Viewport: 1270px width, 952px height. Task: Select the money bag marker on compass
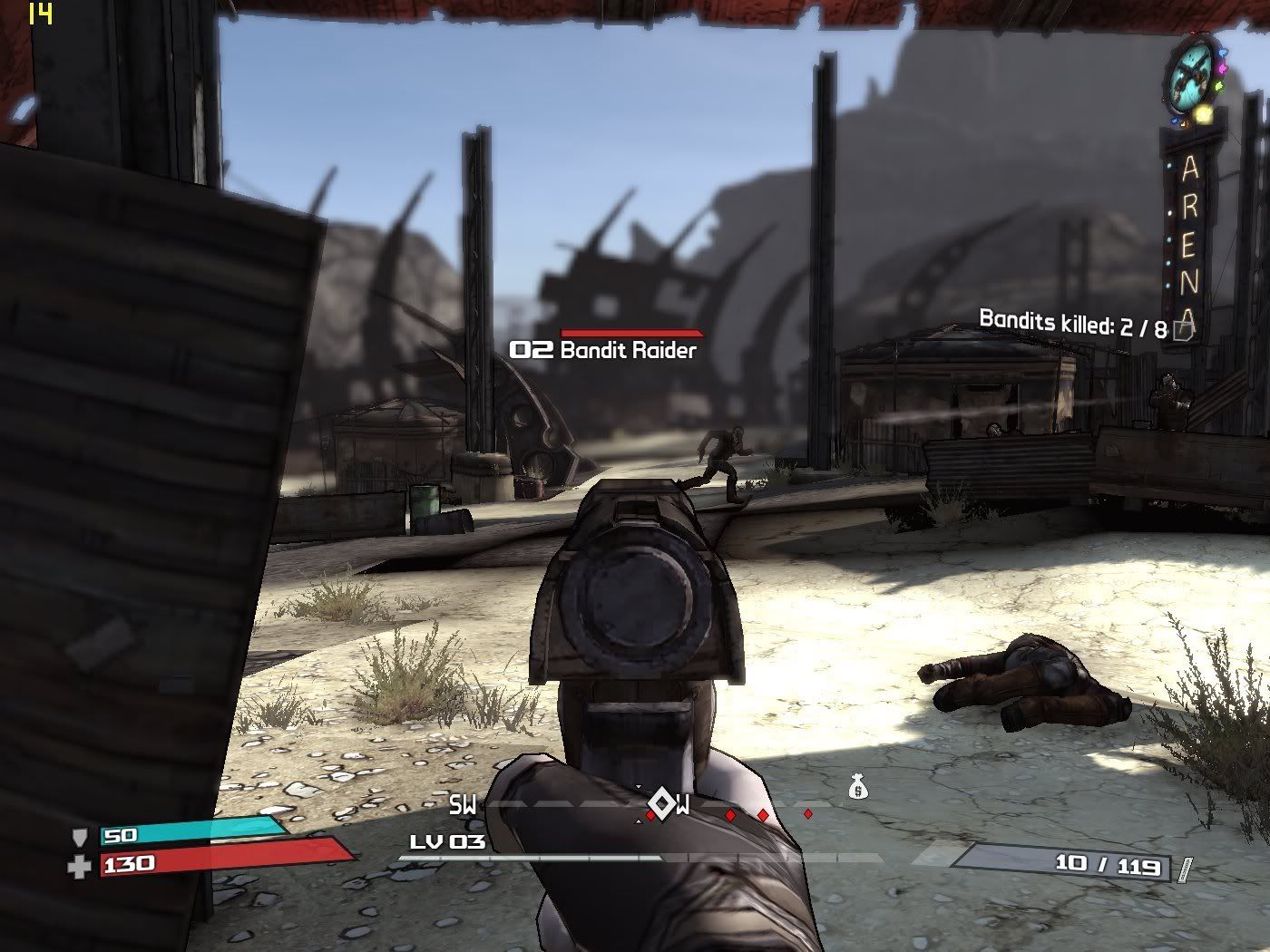(x=857, y=789)
